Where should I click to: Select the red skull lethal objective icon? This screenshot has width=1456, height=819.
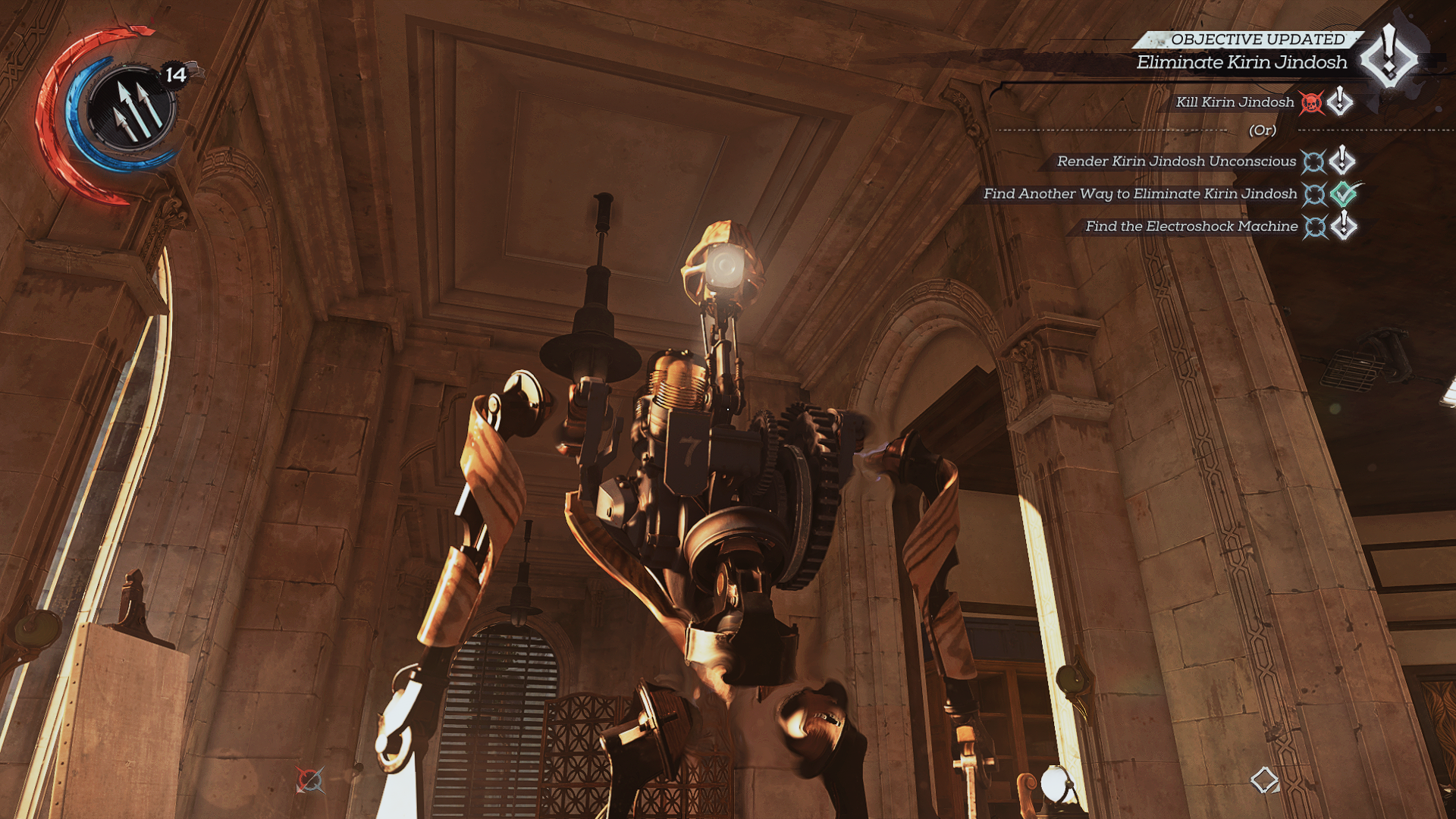pyautogui.click(x=1311, y=102)
